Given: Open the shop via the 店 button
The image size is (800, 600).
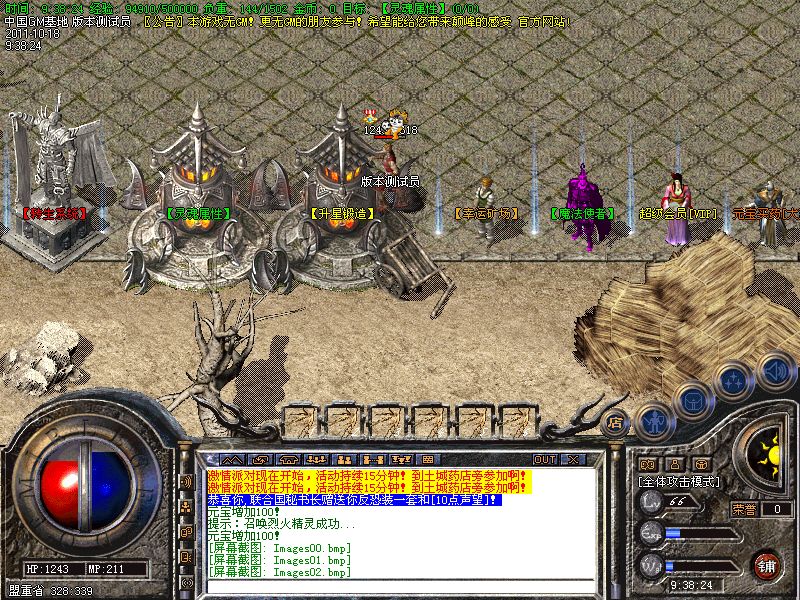Looking at the screenshot, I should (x=616, y=423).
